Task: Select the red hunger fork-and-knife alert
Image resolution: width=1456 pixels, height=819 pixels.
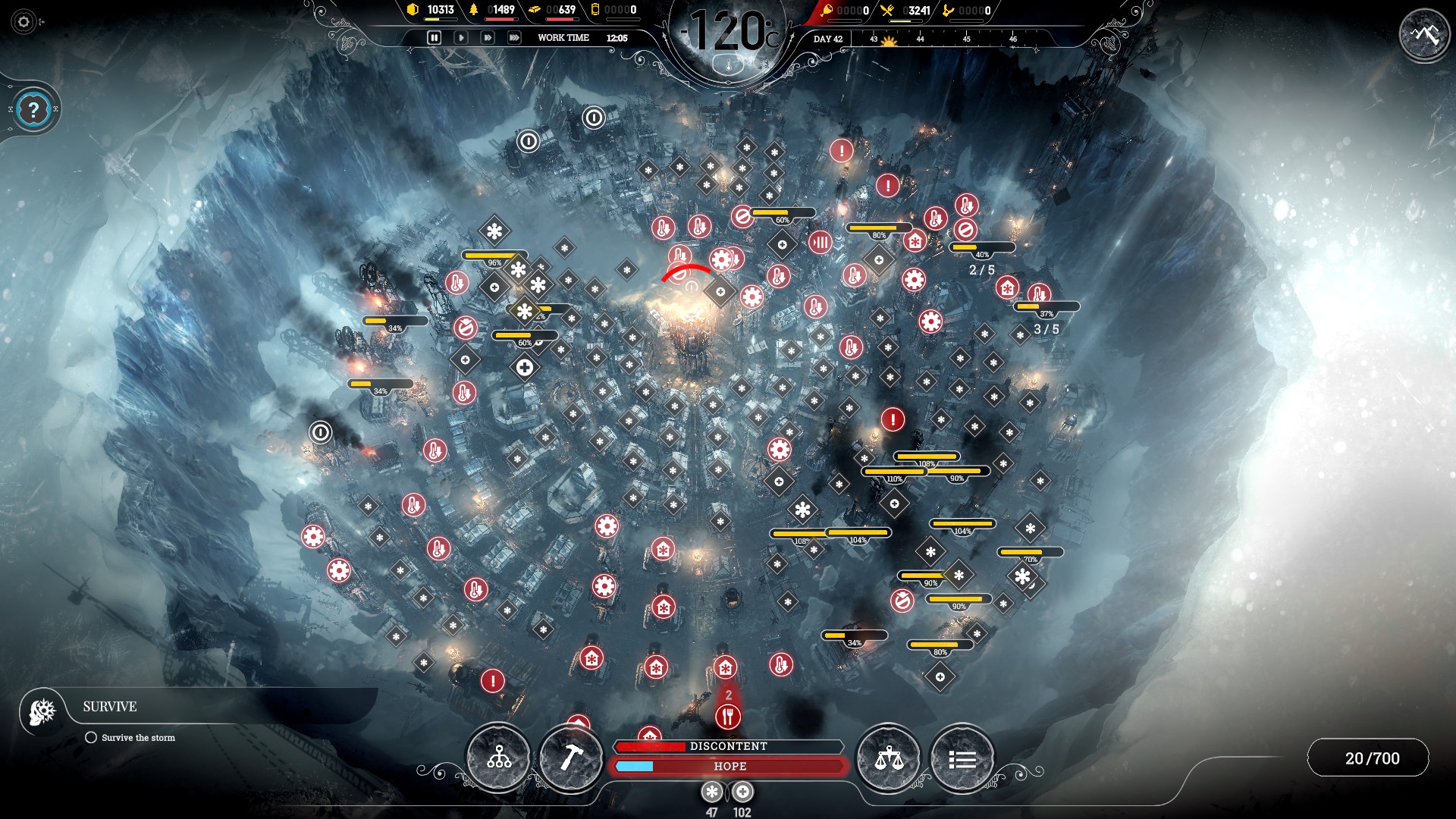Action: tap(728, 716)
